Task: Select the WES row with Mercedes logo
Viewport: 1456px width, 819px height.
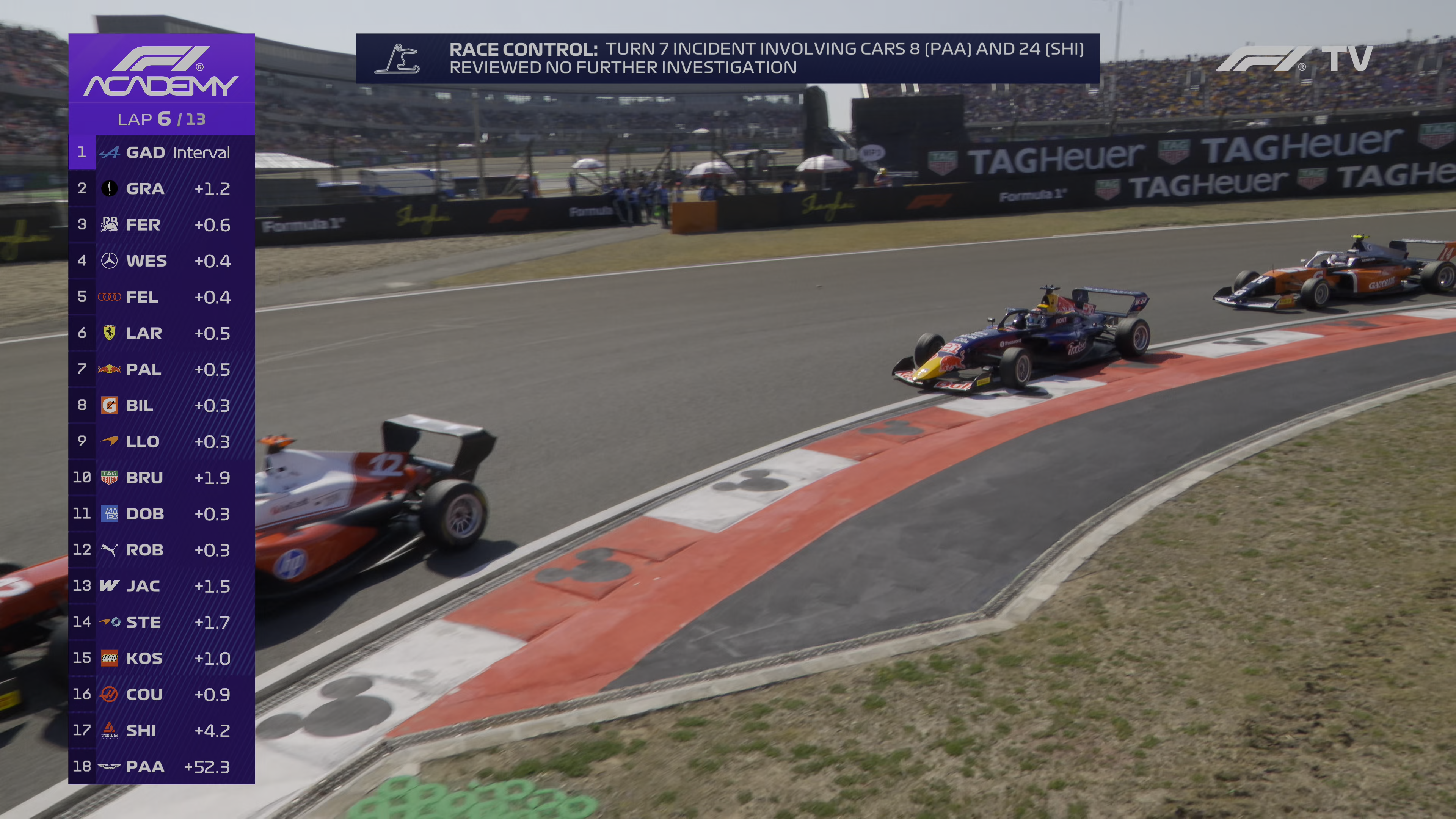Action: tap(162, 261)
